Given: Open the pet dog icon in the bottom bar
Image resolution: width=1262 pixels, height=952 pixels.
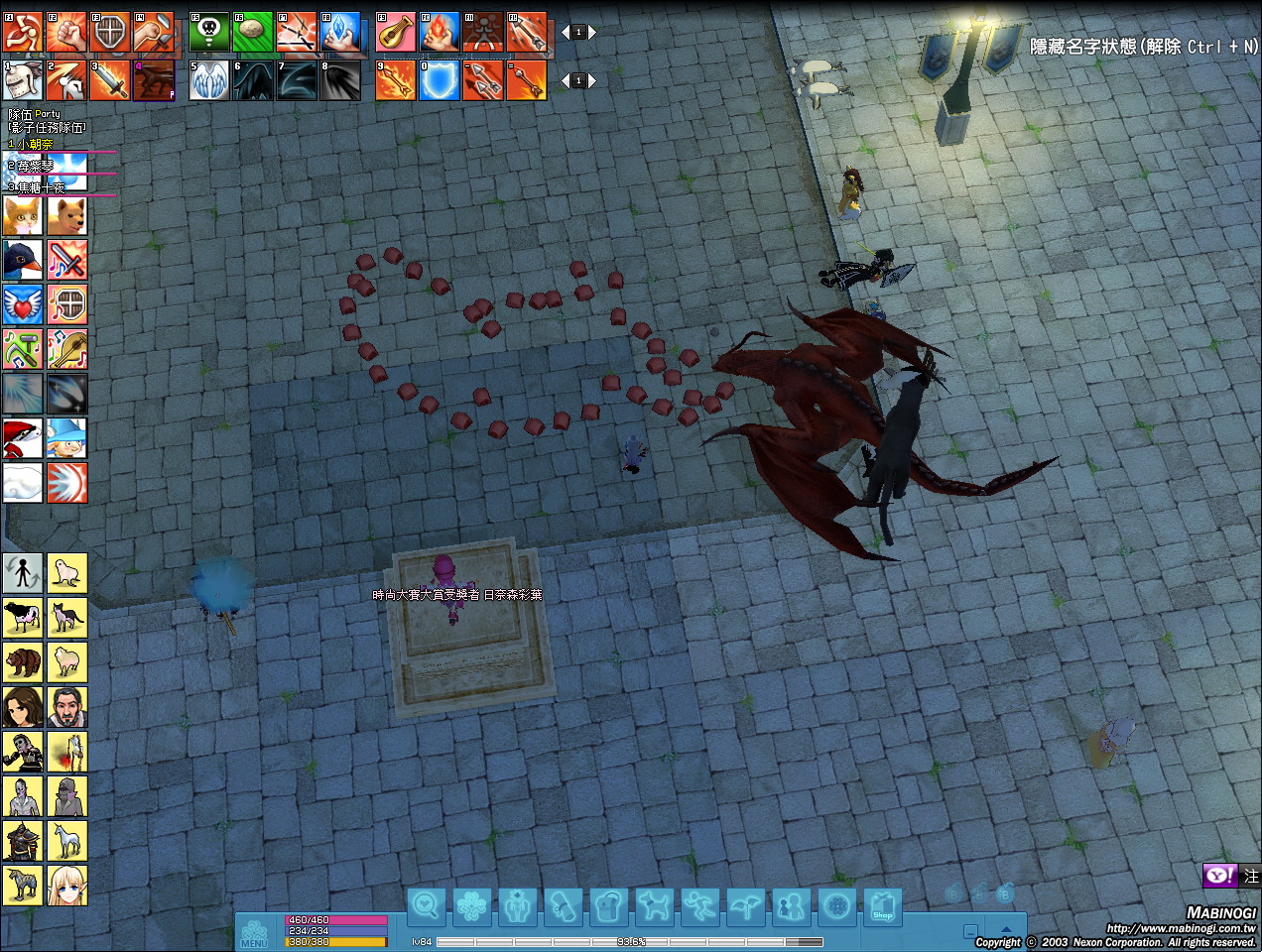Looking at the screenshot, I should tap(654, 906).
